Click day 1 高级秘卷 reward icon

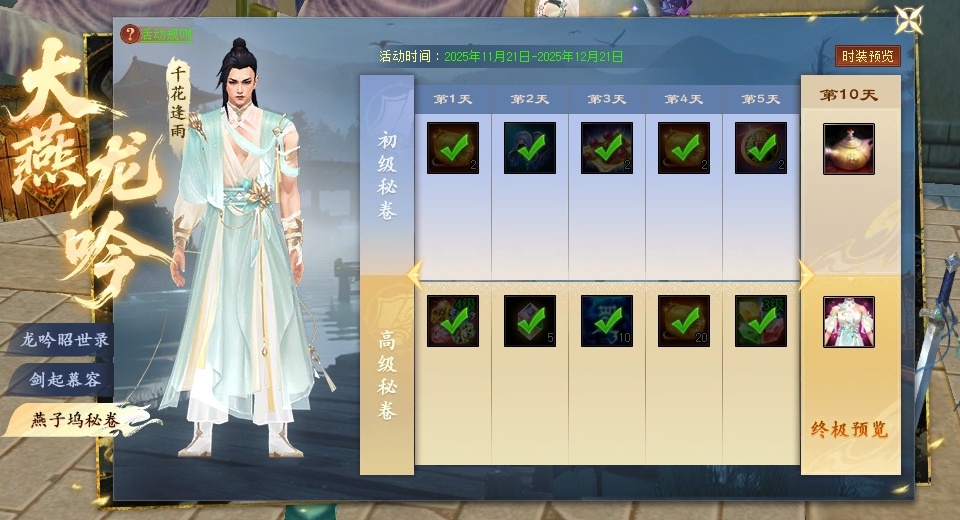(x=453, y=322)
